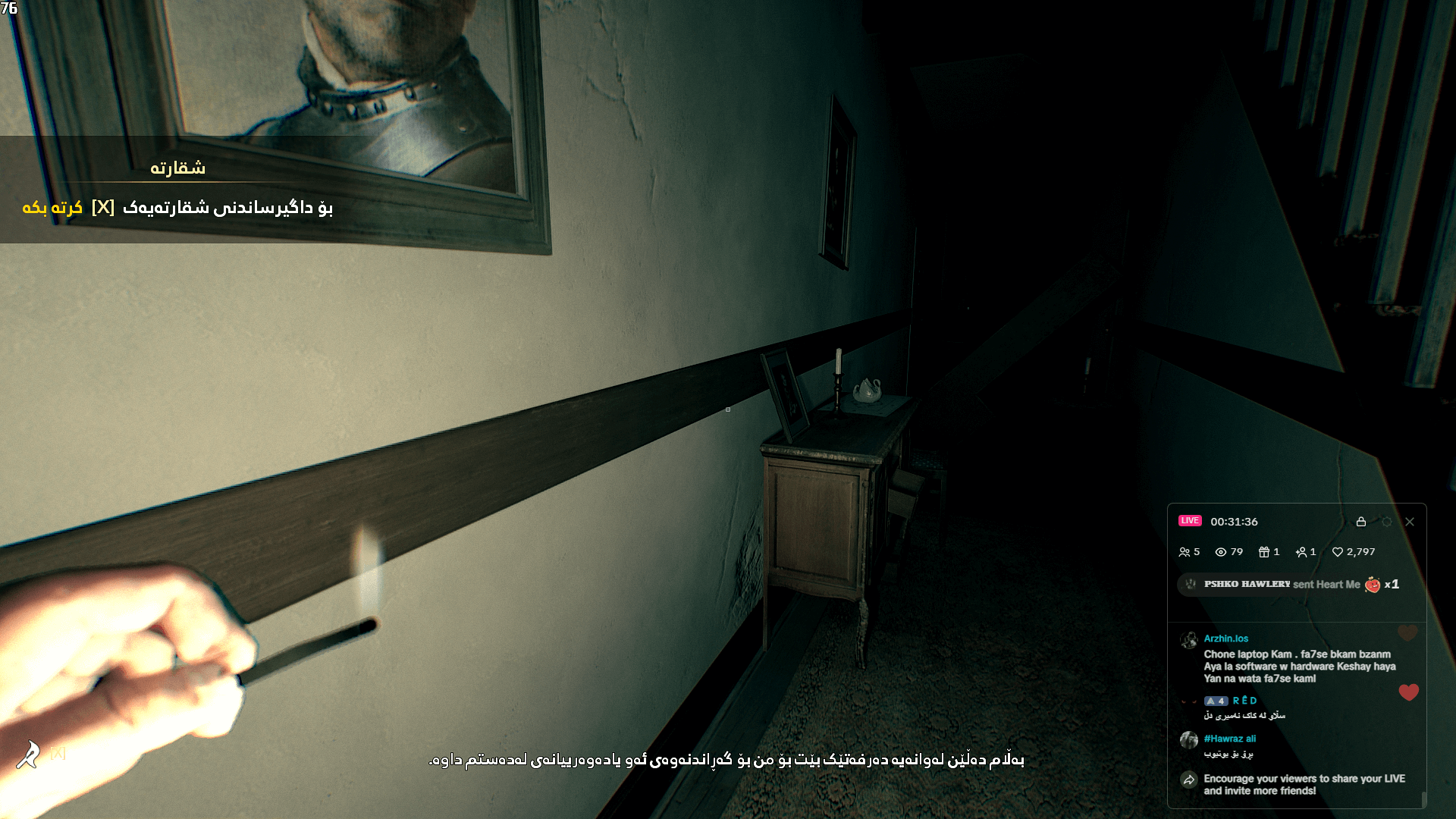
Task: Open the live stream settings gear
Action: click(1387, 522)
